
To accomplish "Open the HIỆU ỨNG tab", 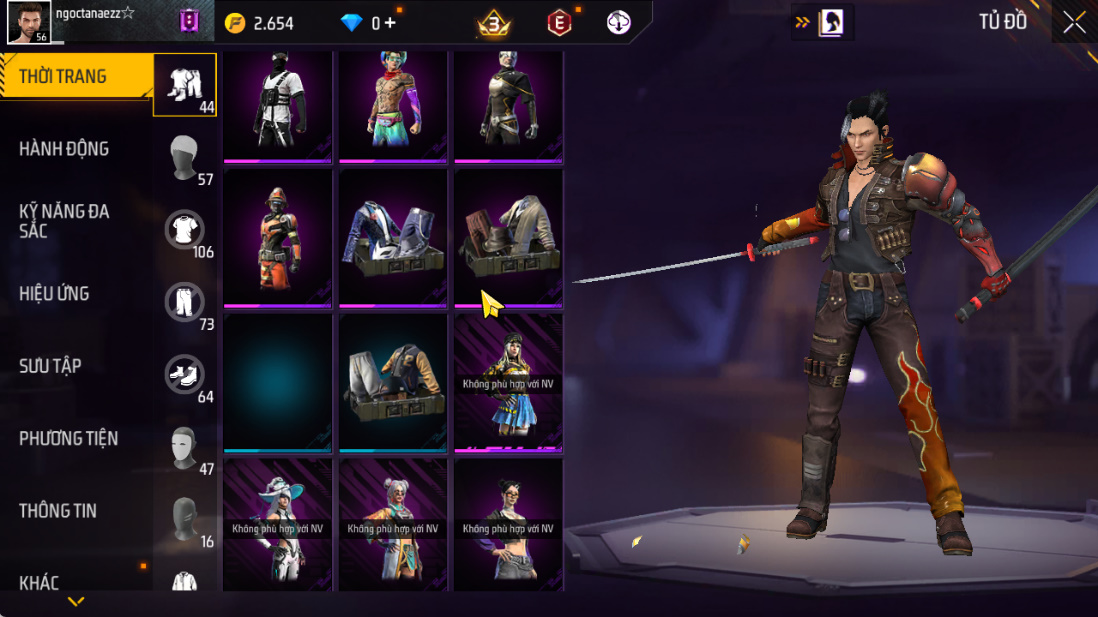I will pos(54,294).
